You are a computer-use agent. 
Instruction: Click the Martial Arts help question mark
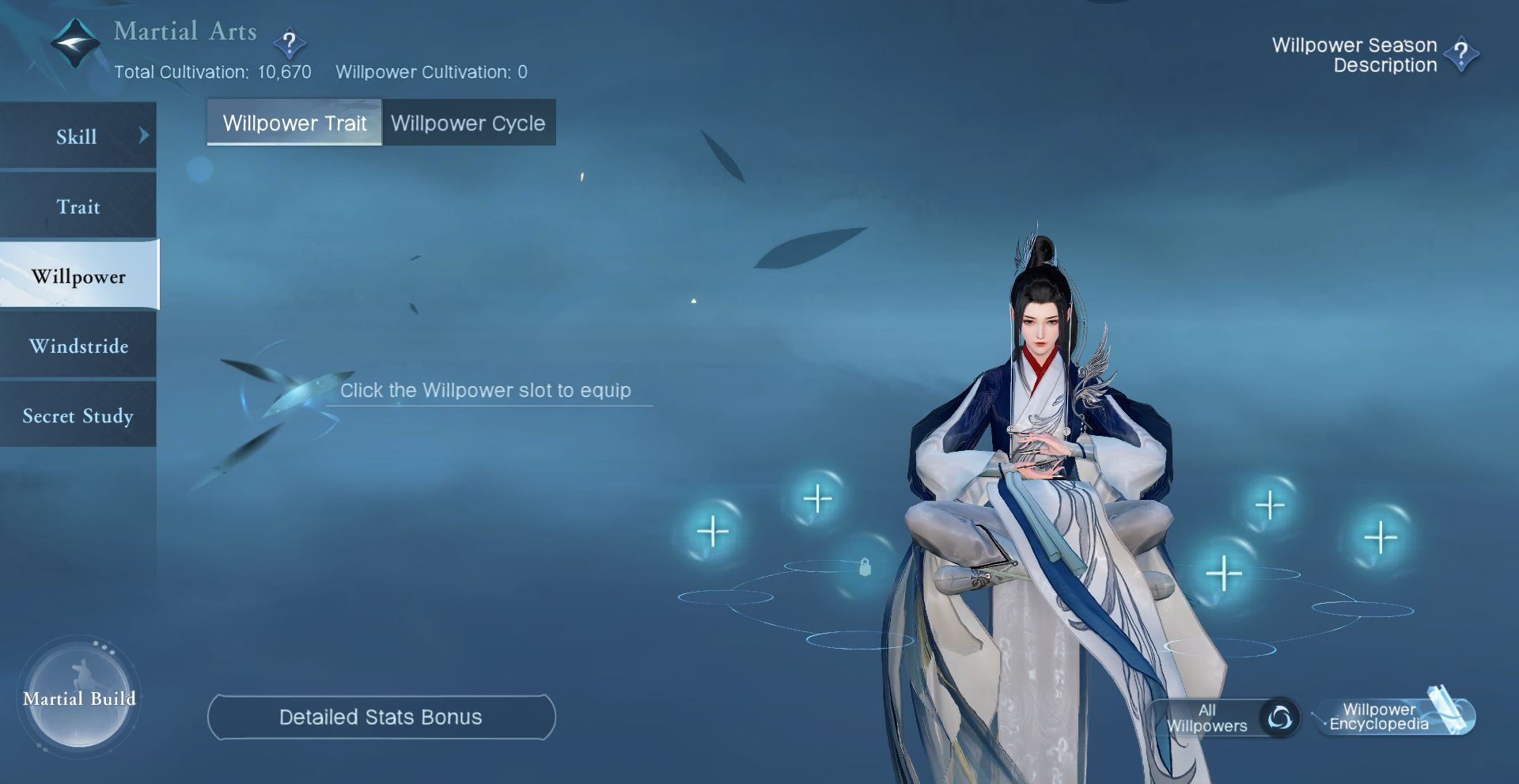click(x=290, y=43)
